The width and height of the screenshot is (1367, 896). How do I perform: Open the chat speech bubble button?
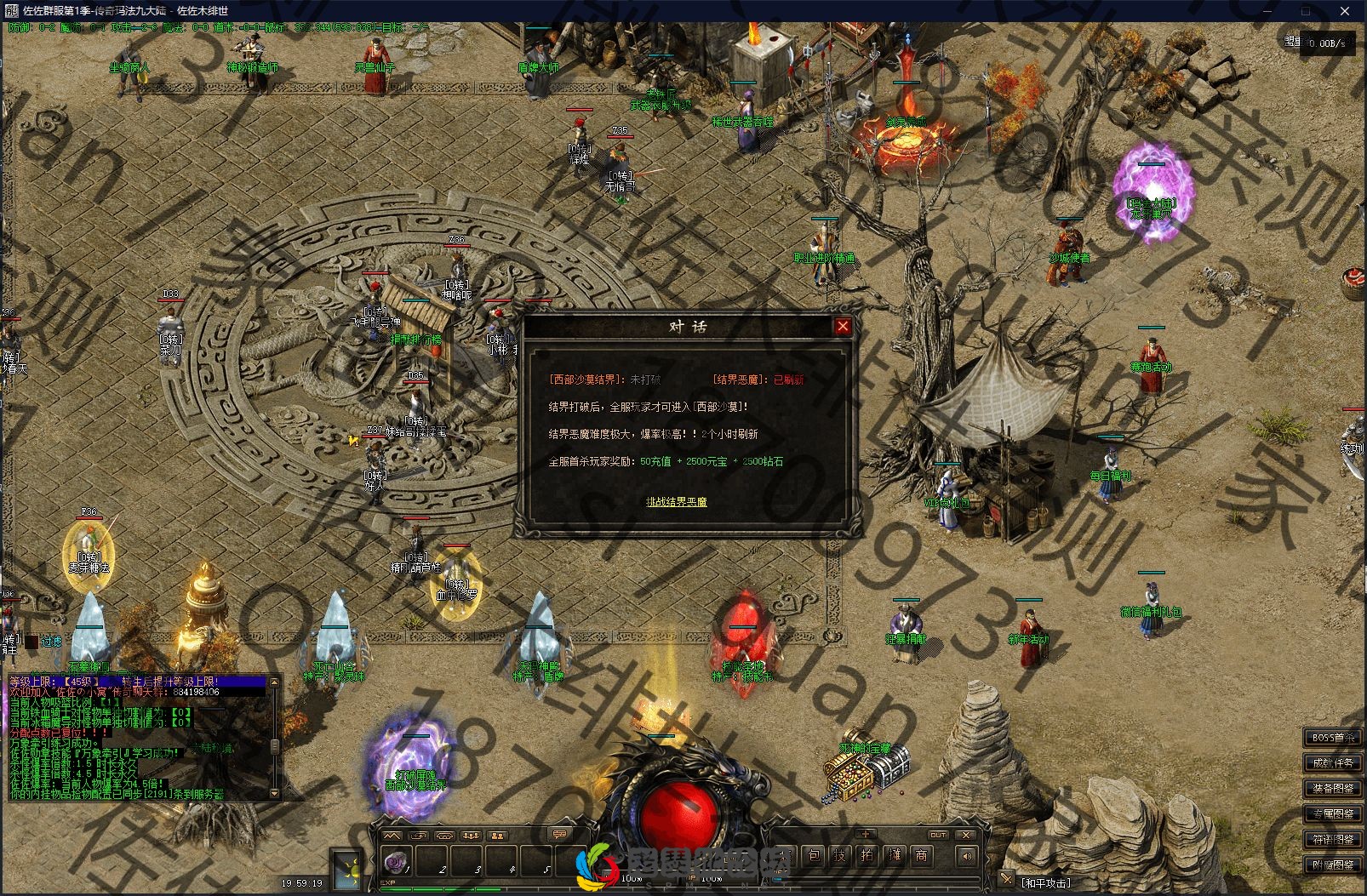click(x=559, y=835)
